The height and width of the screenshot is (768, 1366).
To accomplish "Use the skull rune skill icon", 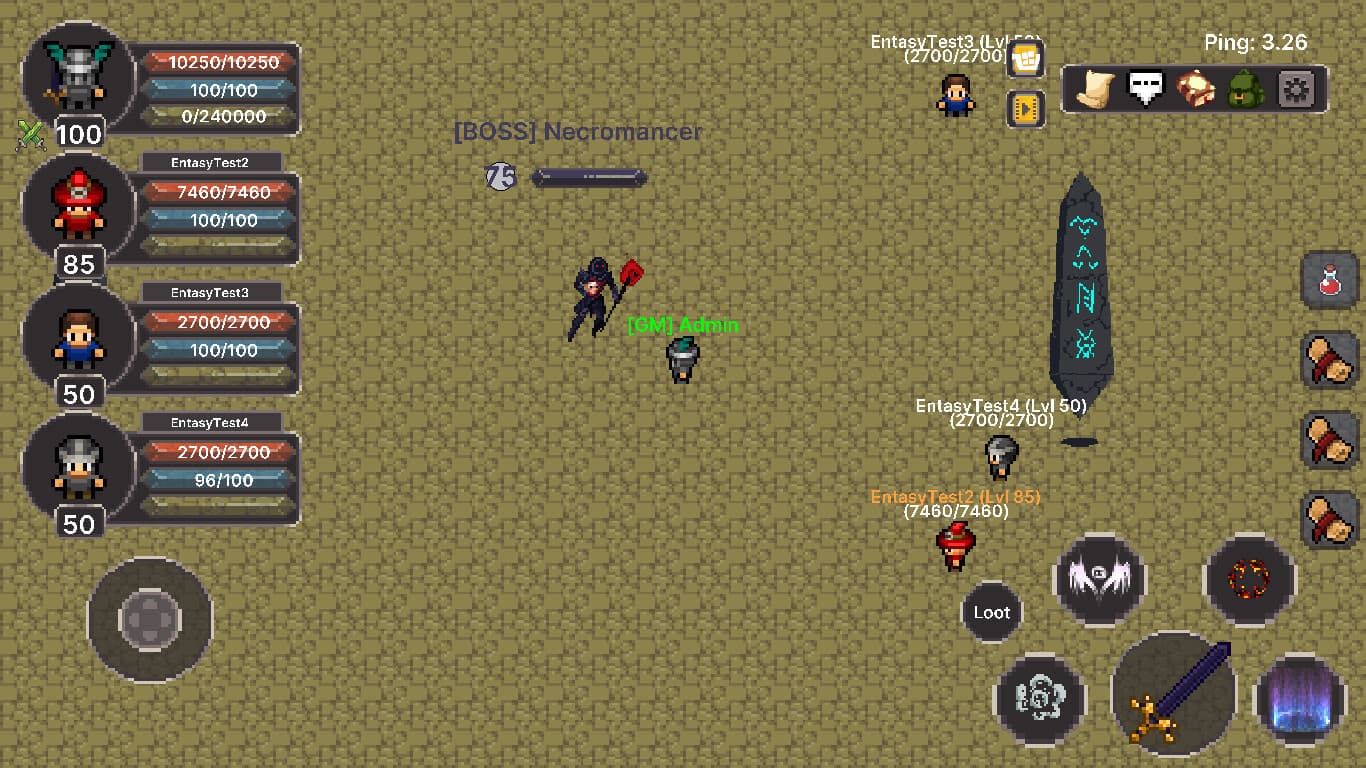I will 1040,700.
